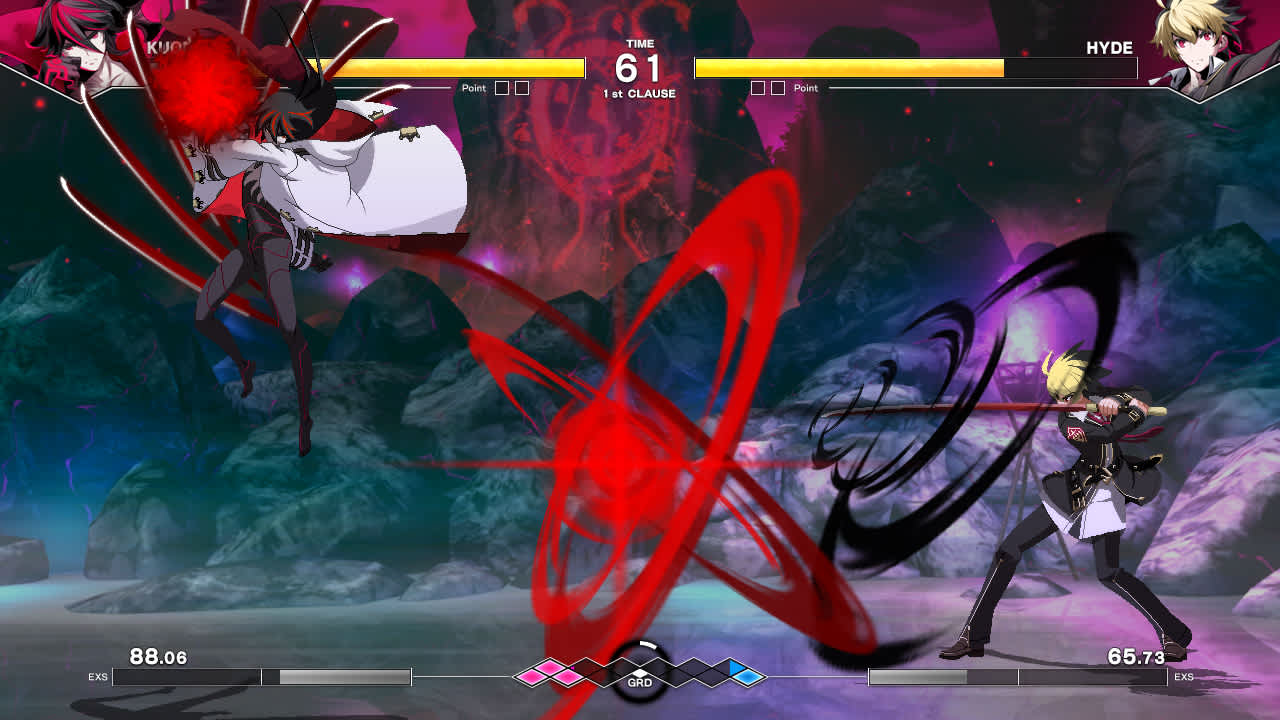Click Hyde's yellow health bar
Viewport: 1280px width, 720px height.
pos(850,69)
